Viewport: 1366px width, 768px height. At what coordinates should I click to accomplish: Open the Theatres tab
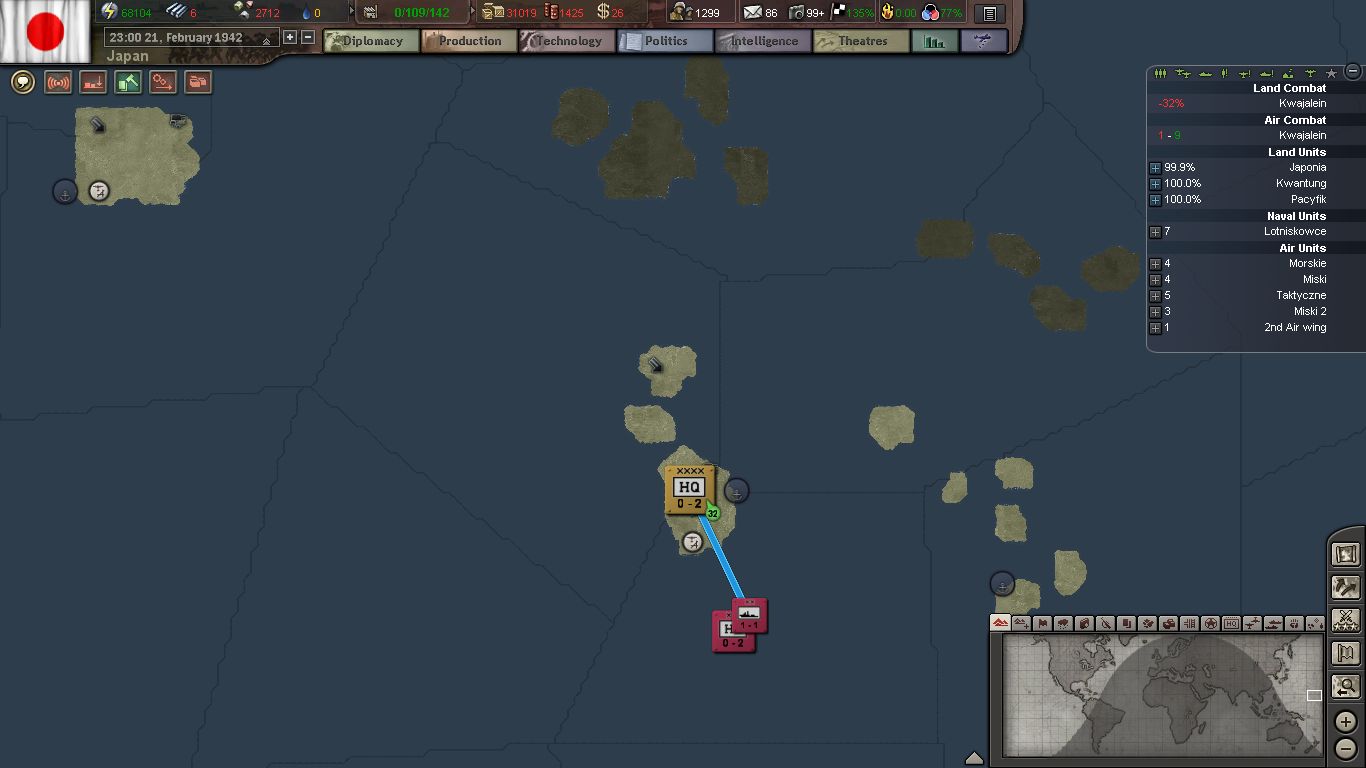[861, 41]
